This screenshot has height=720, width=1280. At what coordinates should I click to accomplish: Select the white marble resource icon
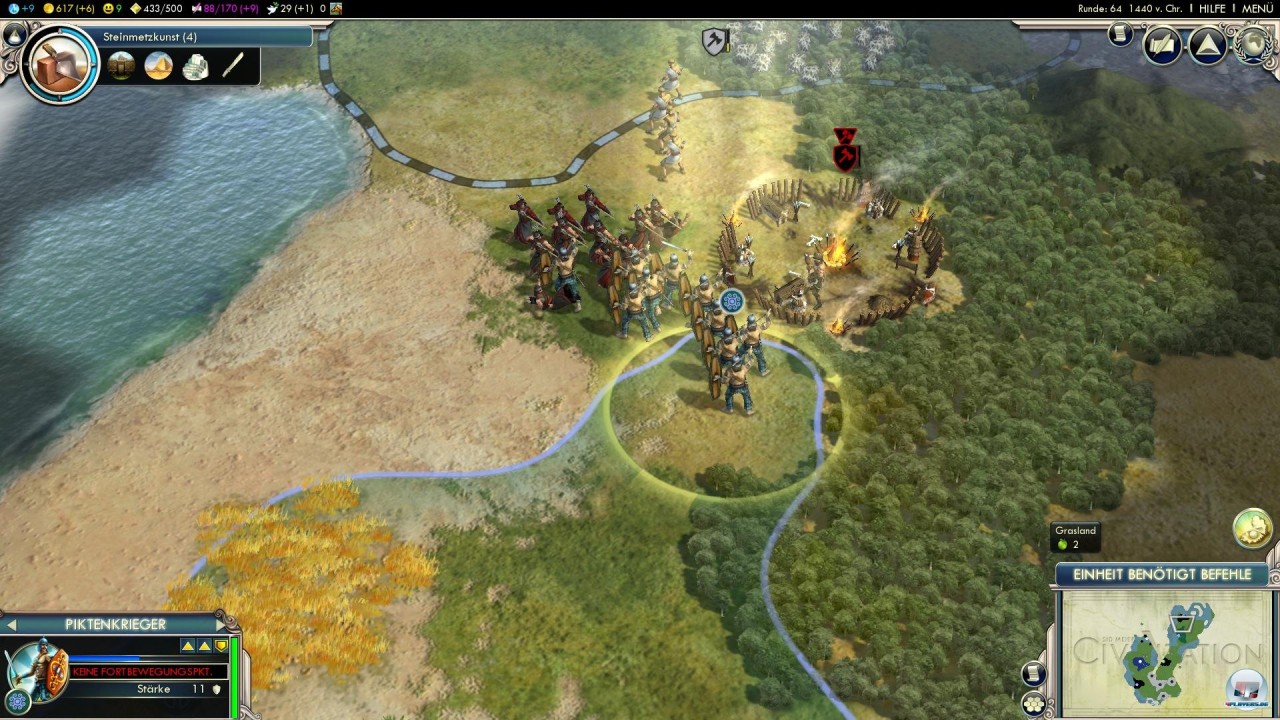tap(195, 67)
